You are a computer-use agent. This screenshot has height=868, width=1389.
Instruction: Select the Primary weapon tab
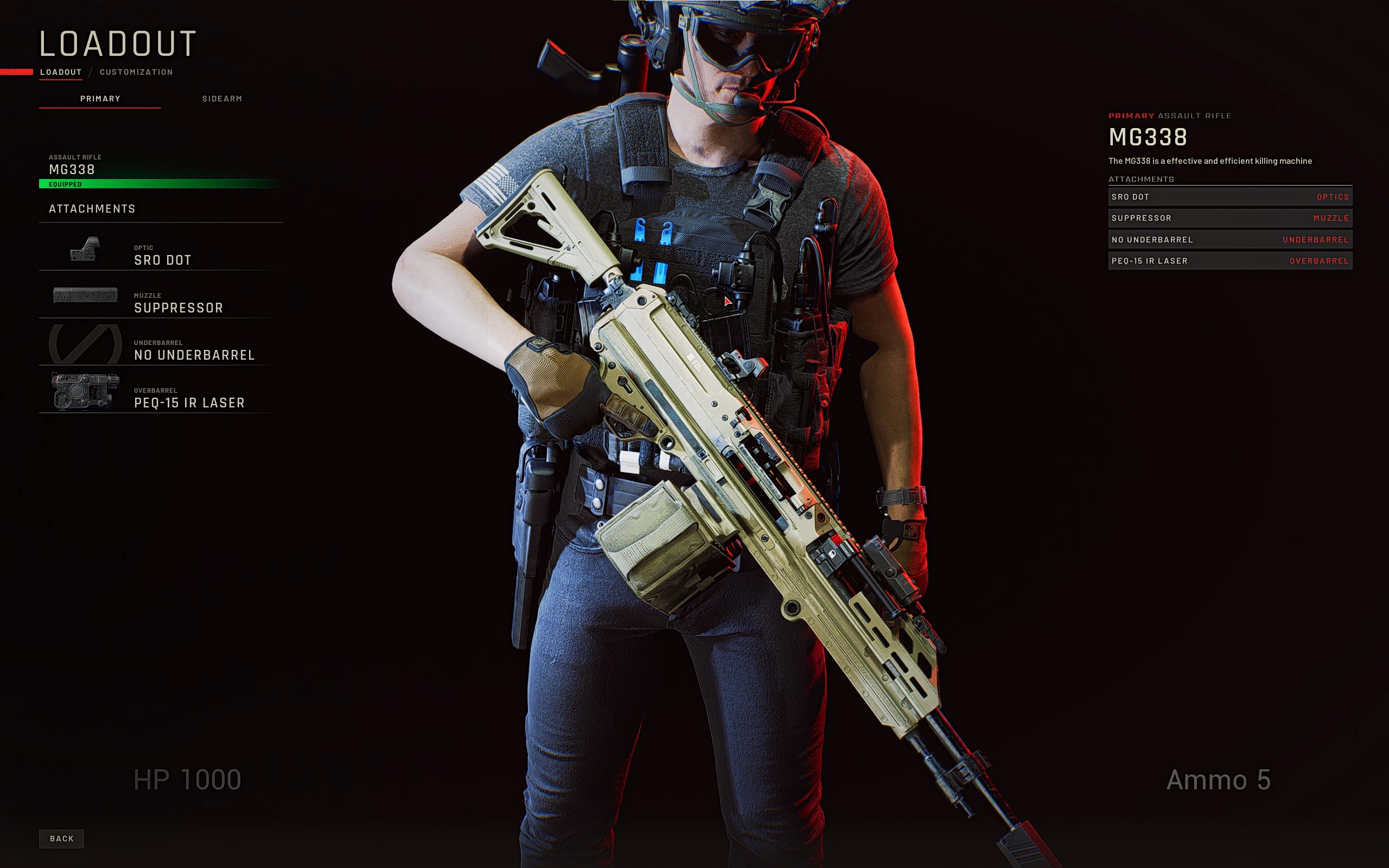point(100,99)
